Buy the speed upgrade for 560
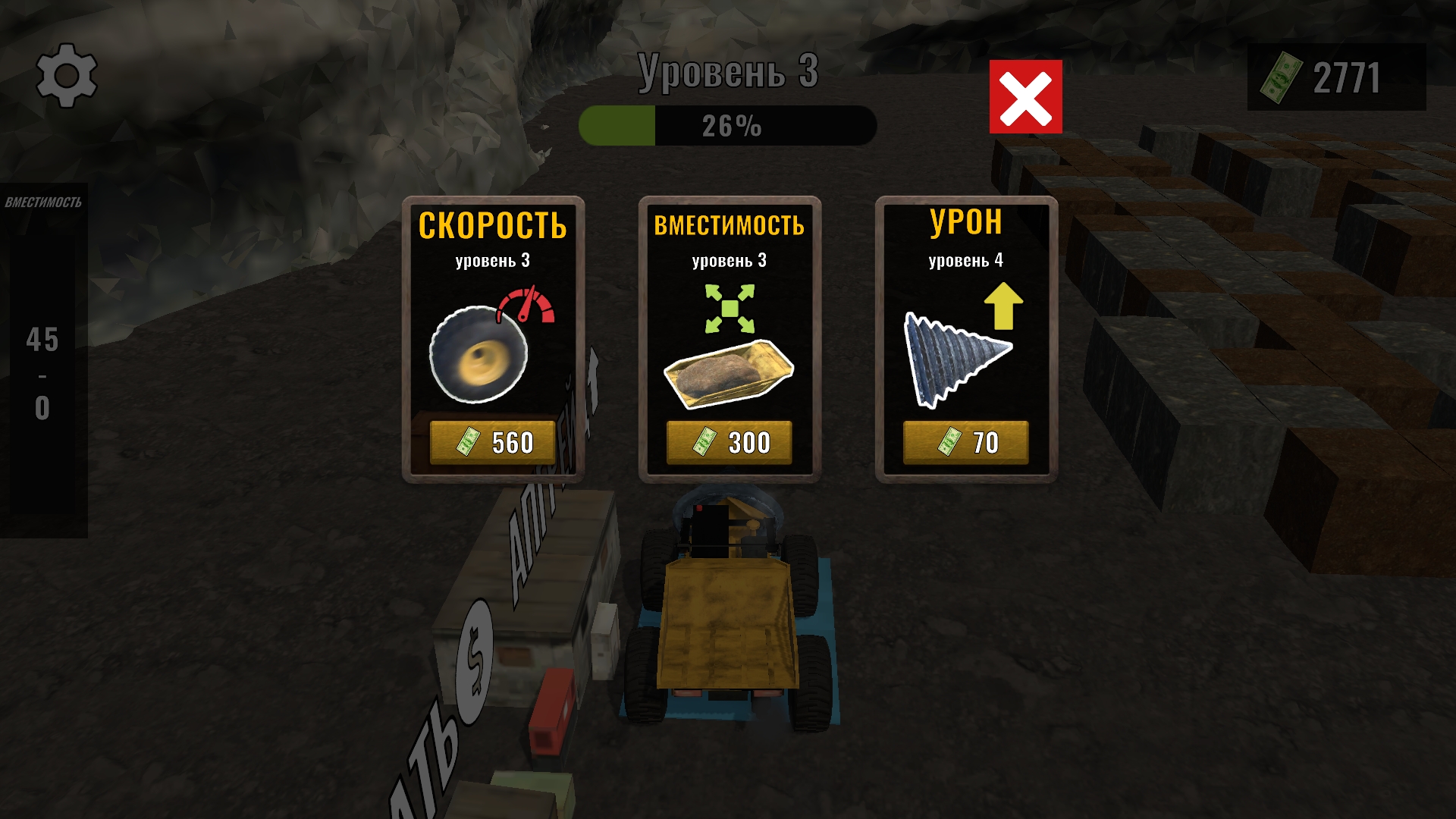The height and width of the screenshot is (819, 1456). point(494,441)
